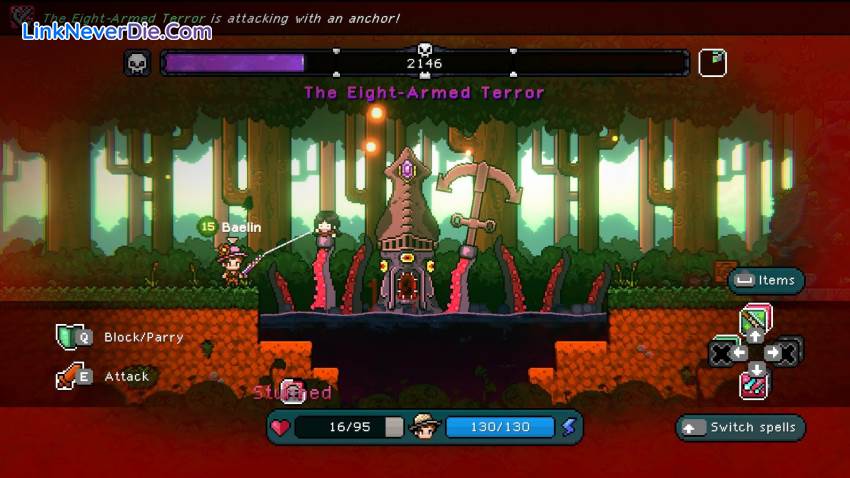Click the Switch spells button
Image resolution: width=850 pixels, height=478 pixels.
[741, 428]
